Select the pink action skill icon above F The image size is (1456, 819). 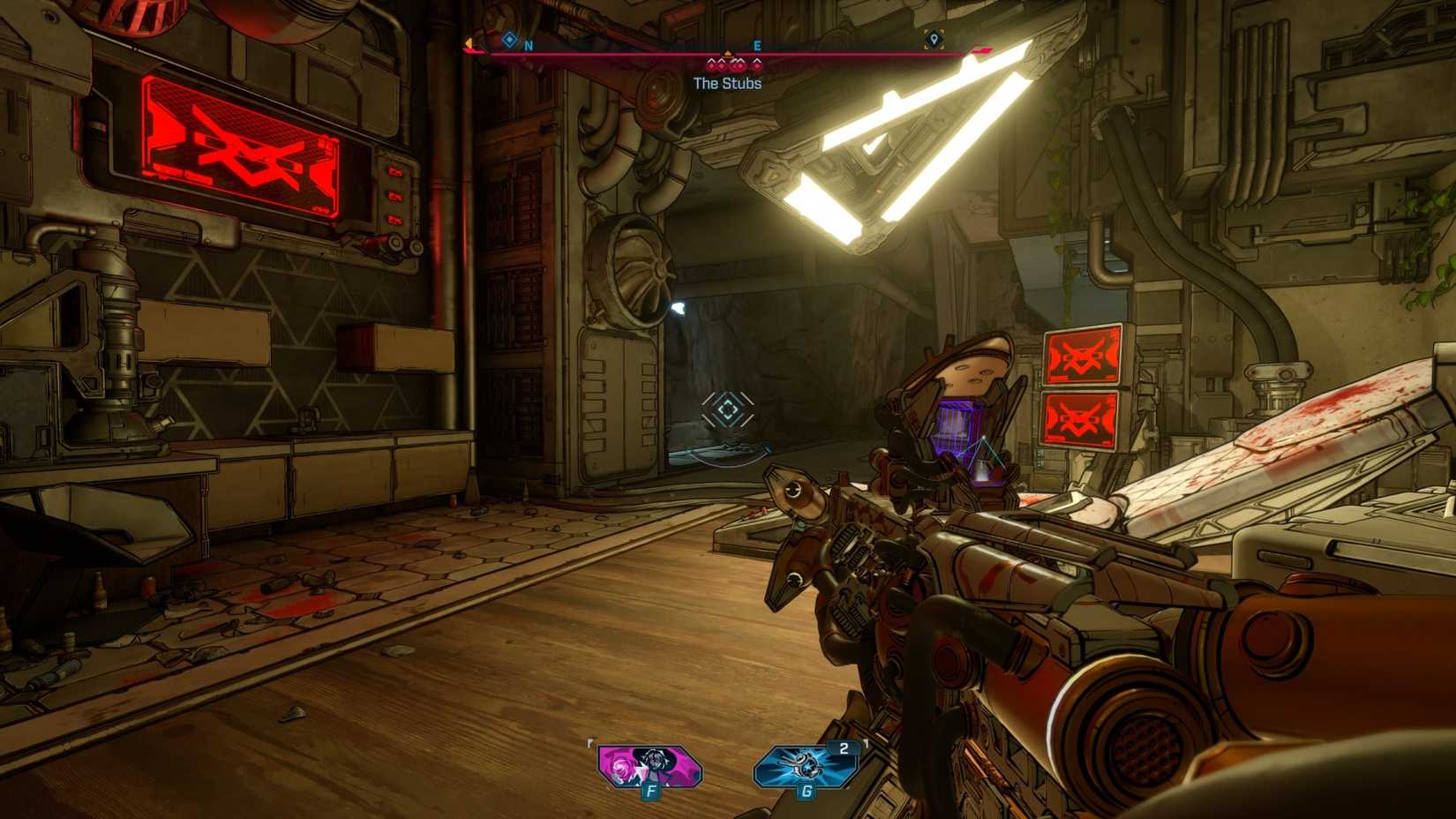[649, 767]
